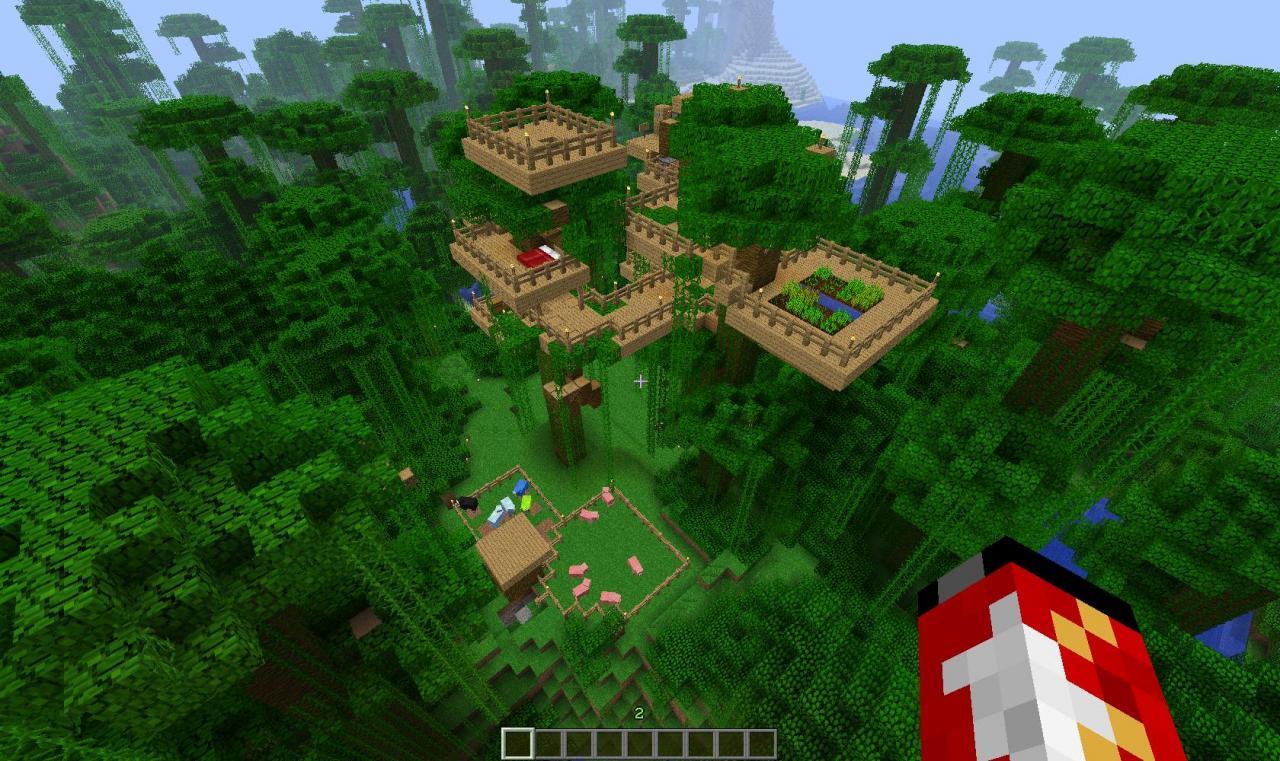This screenshot has width=1280, height=761.
Task: Select the eighth hotbar slot
Action: pos(730,742)
